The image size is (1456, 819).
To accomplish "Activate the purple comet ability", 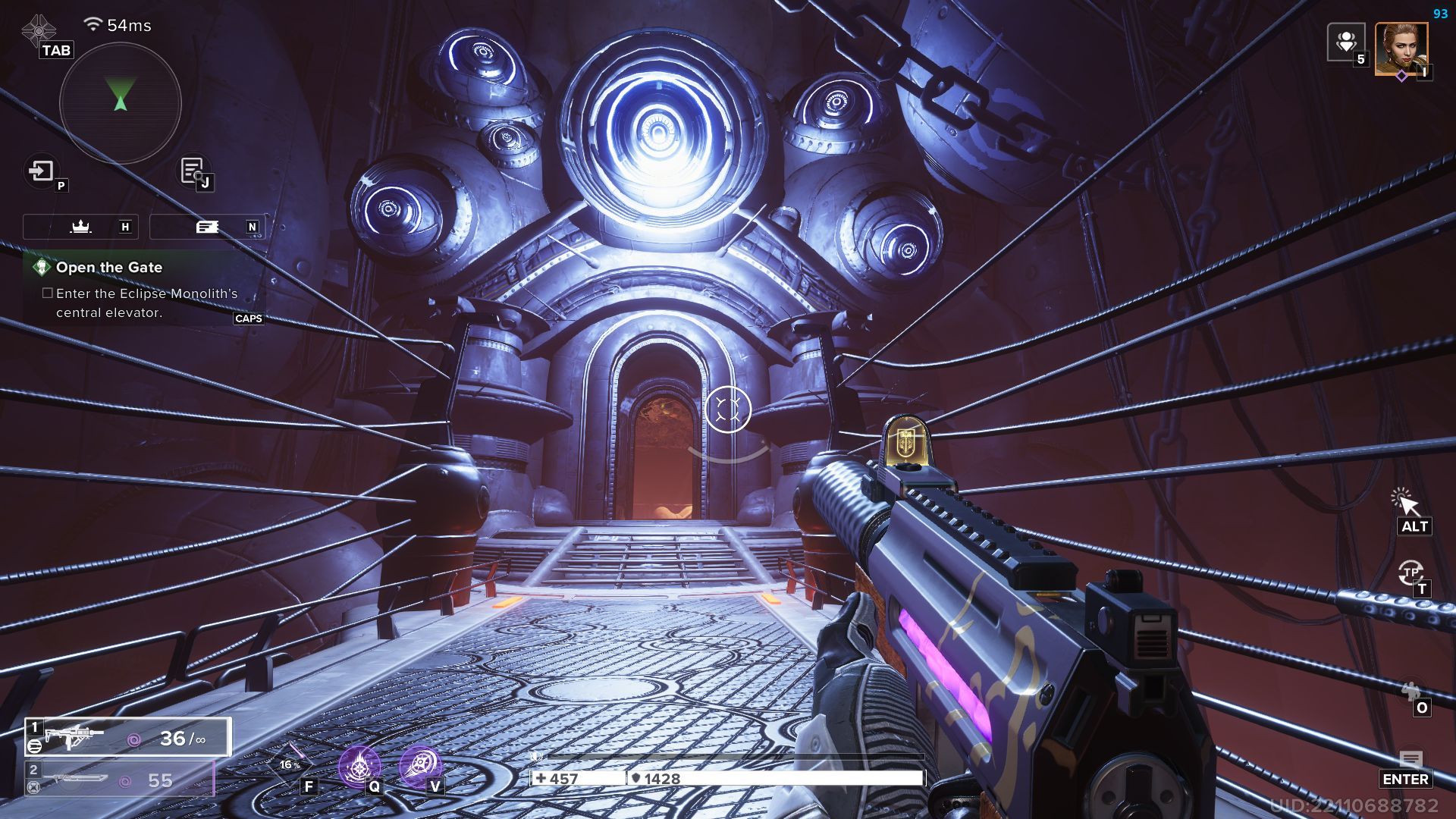I will click(419, 766).
